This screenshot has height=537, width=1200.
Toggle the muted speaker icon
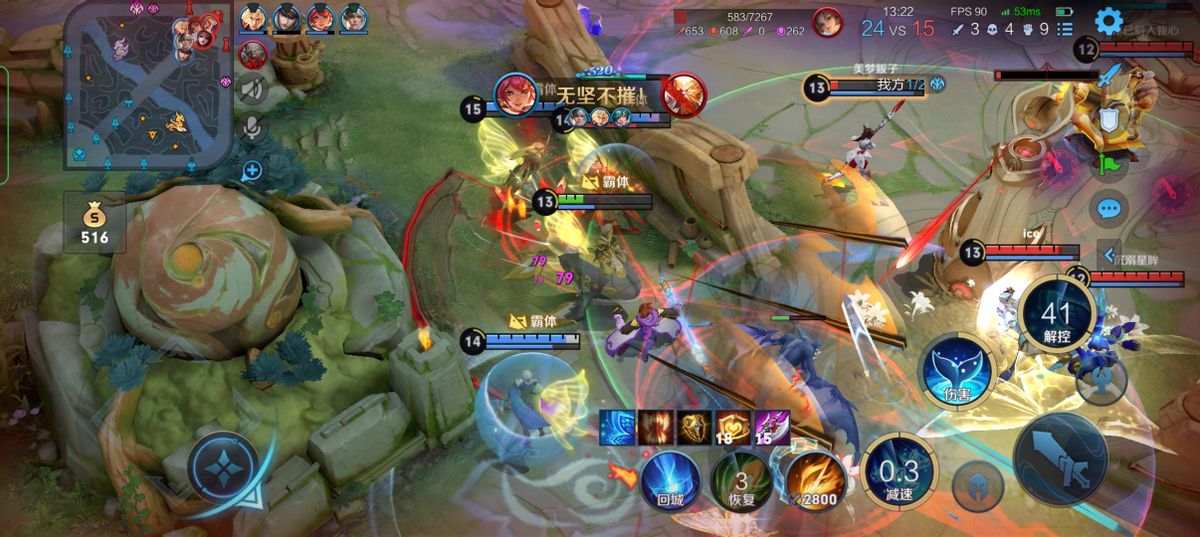(252, 91)
